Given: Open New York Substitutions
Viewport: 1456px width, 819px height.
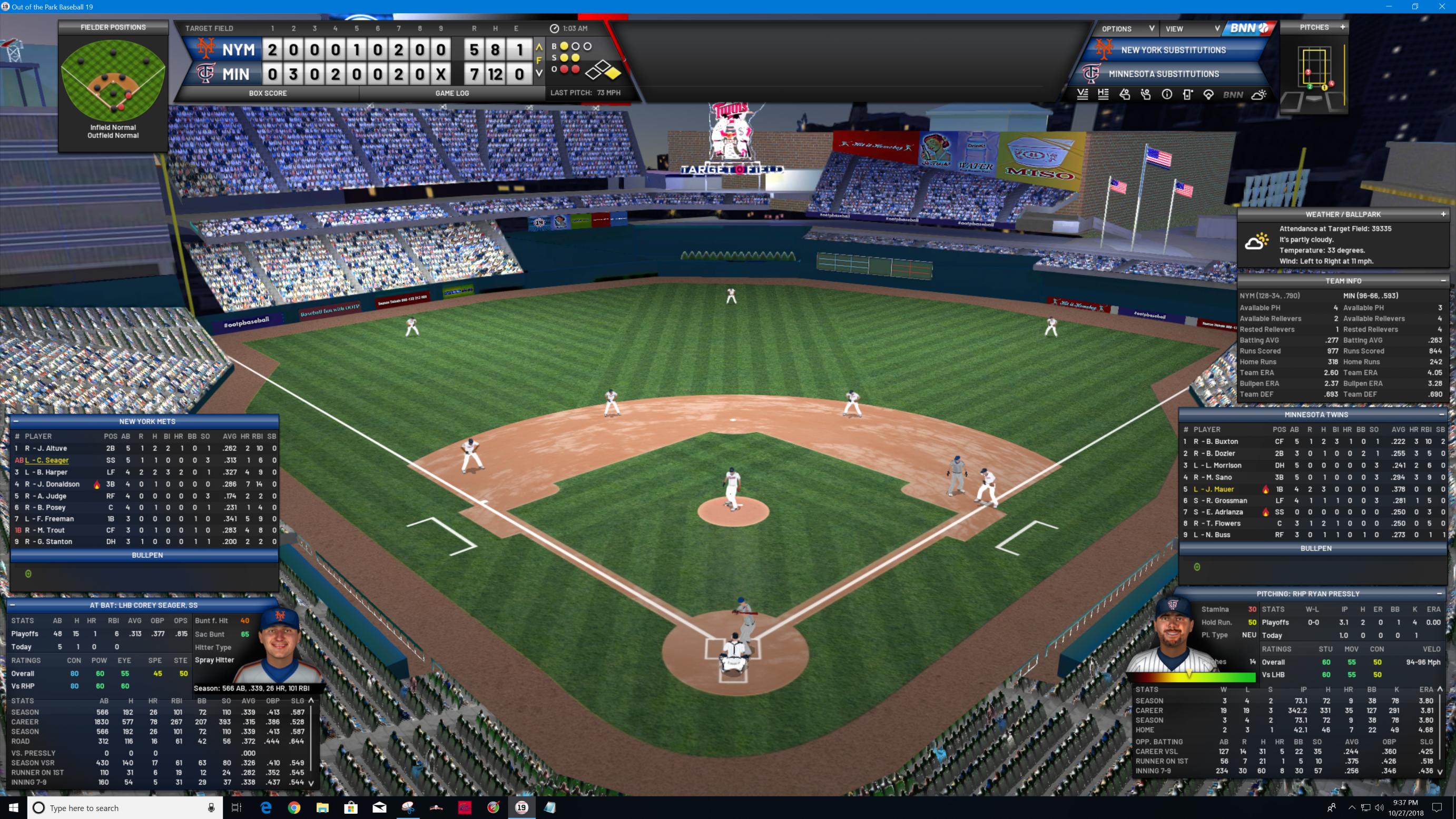Looking at the screenshot, I should pyautogui.click(x=1173, y=51).
